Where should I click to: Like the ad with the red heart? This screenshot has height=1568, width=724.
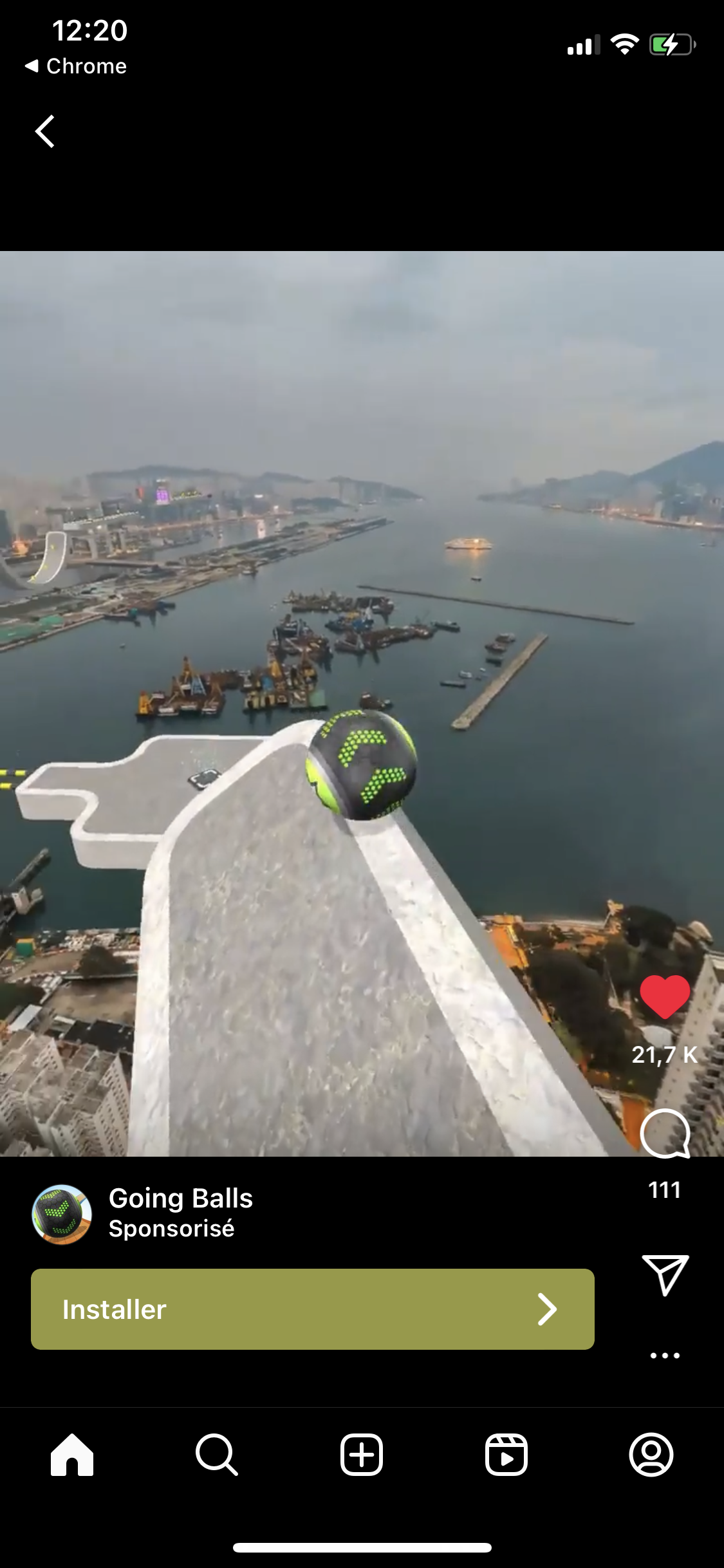(x=665, y=997)
